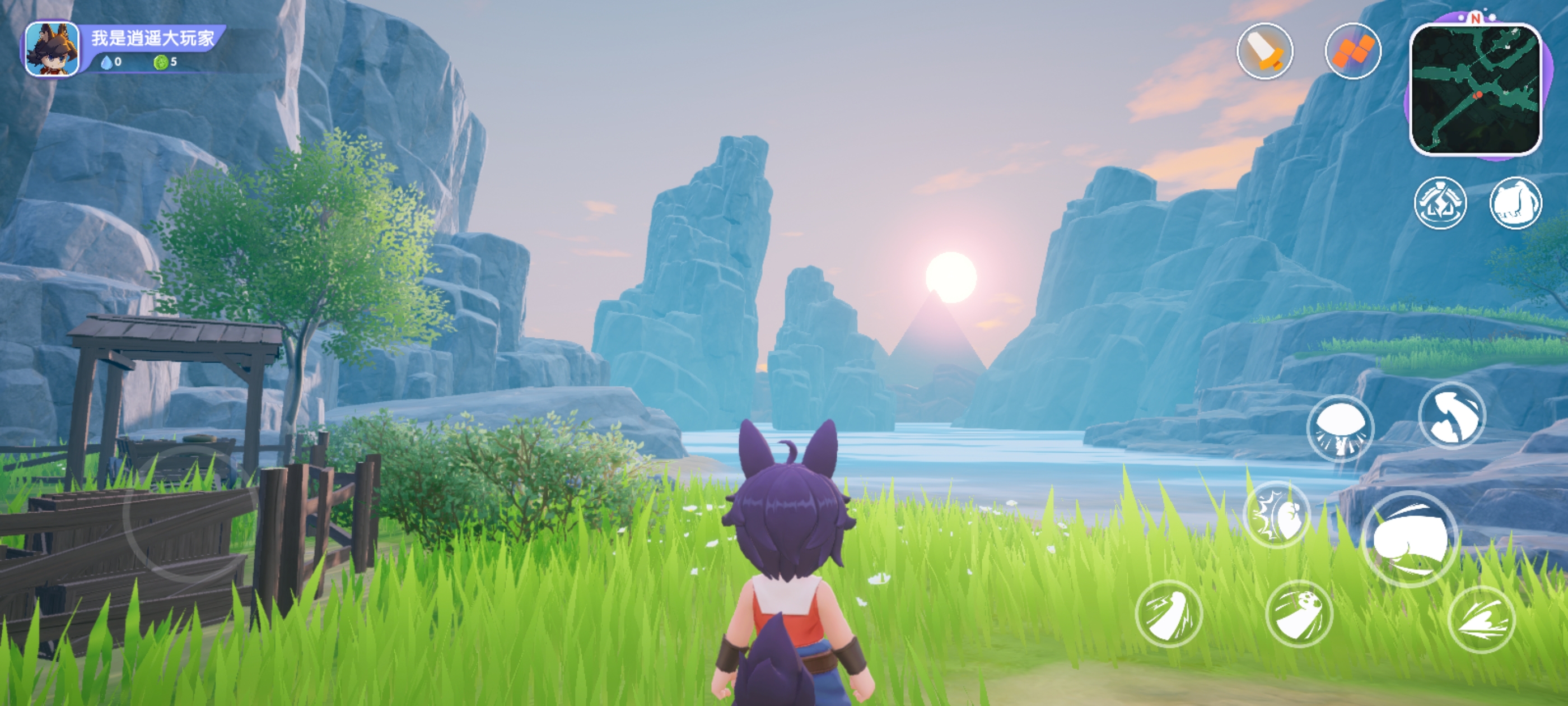The width and height of the screenshot is (1568, 706).
Task: Expand the minimap
Action: point(1476,89)
